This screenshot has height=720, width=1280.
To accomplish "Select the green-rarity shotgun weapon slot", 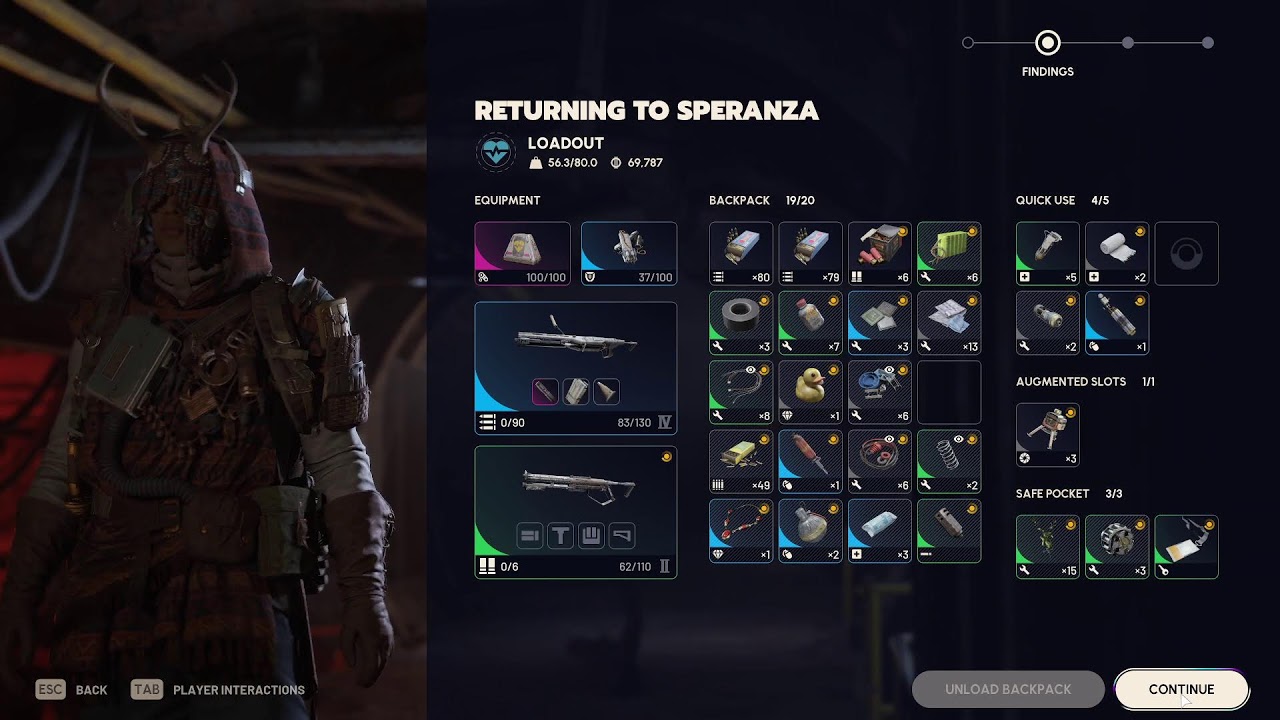I will [x=575, y=512].
